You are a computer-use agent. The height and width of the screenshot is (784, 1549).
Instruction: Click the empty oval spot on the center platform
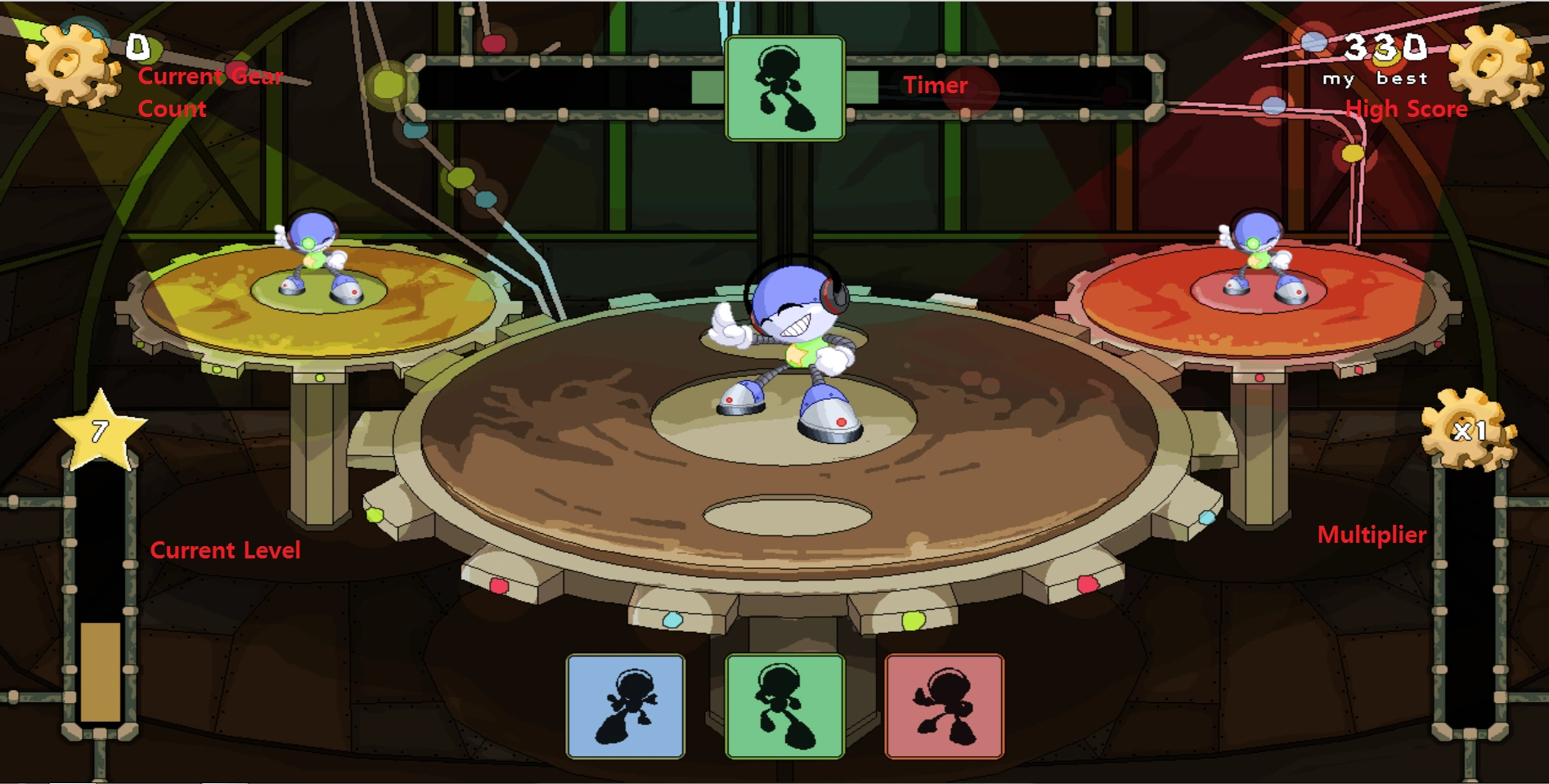[787, 515]
